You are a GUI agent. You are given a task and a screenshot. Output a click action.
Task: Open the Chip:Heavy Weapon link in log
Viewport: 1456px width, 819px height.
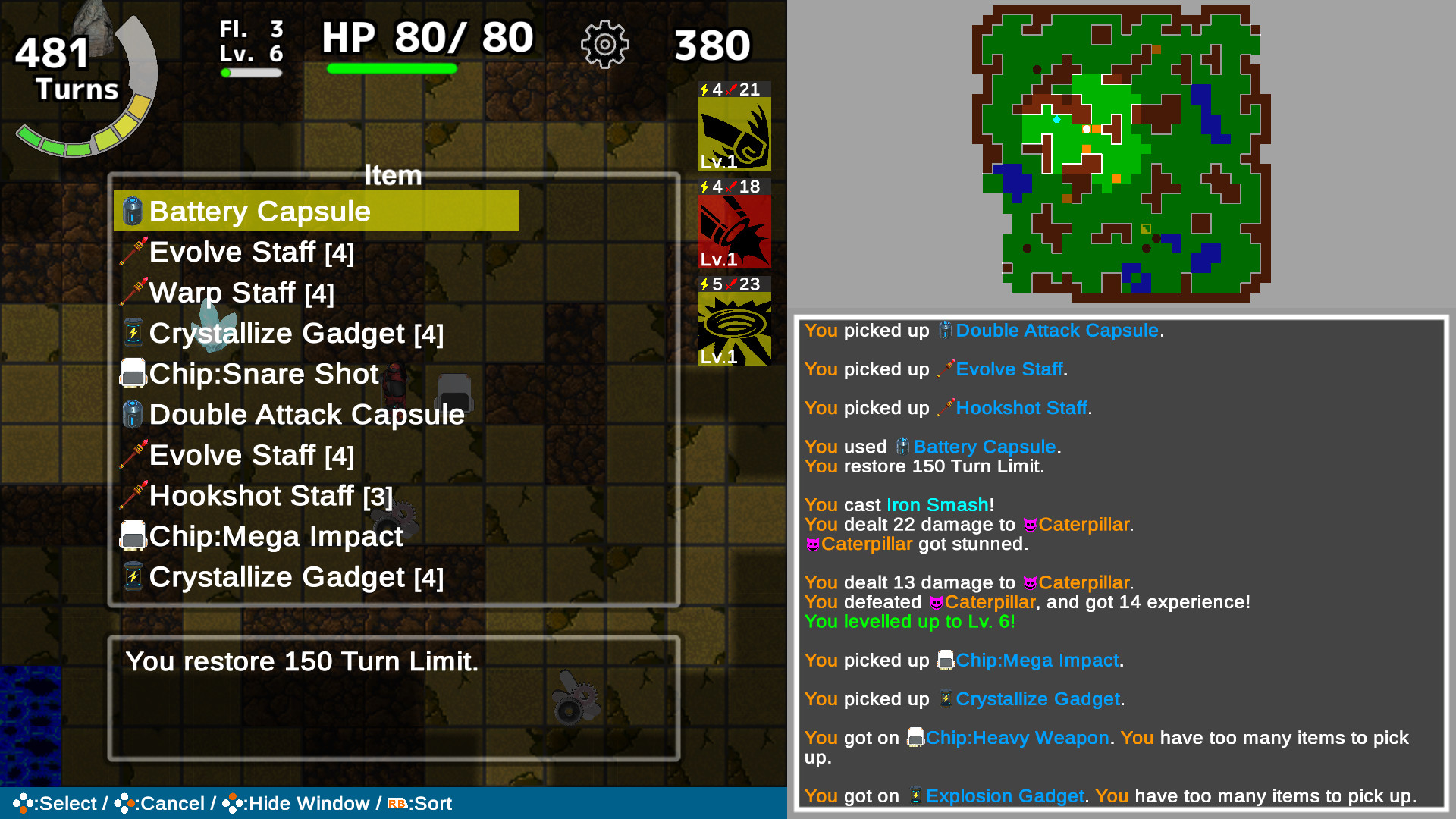(1016, 737)
